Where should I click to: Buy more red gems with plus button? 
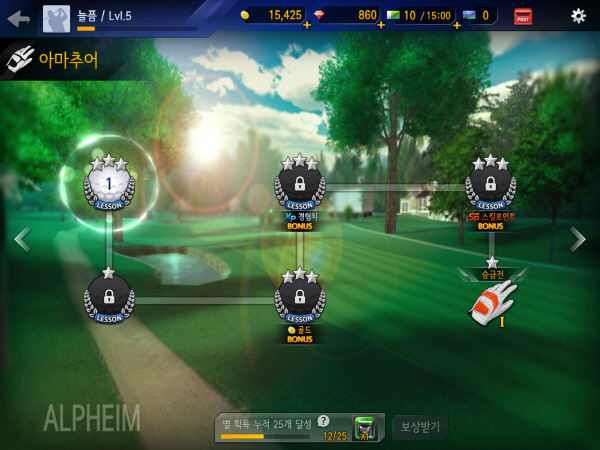pos(381,25)
